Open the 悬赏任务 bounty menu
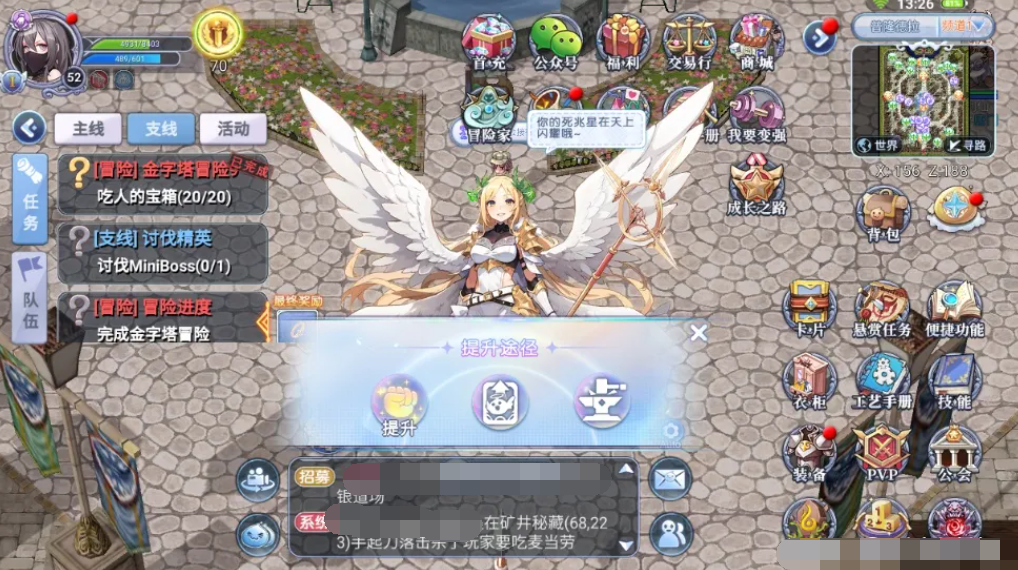1018x570 pixels. click(x=882, y=309)
